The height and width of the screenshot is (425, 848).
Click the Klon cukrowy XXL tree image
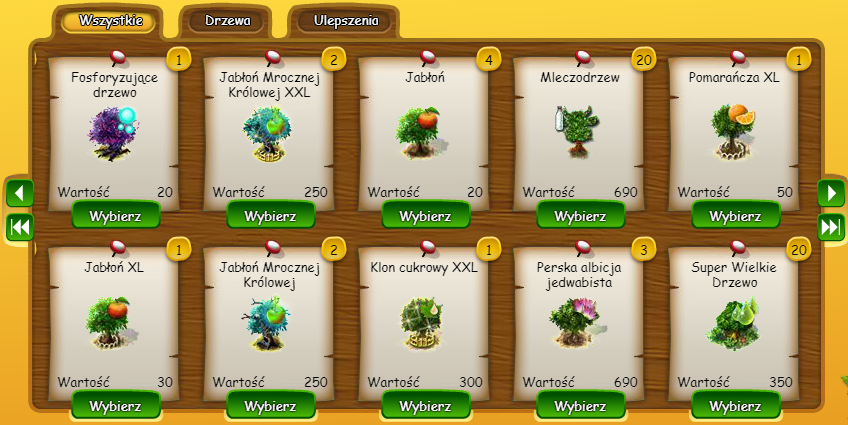click(422, 320)
